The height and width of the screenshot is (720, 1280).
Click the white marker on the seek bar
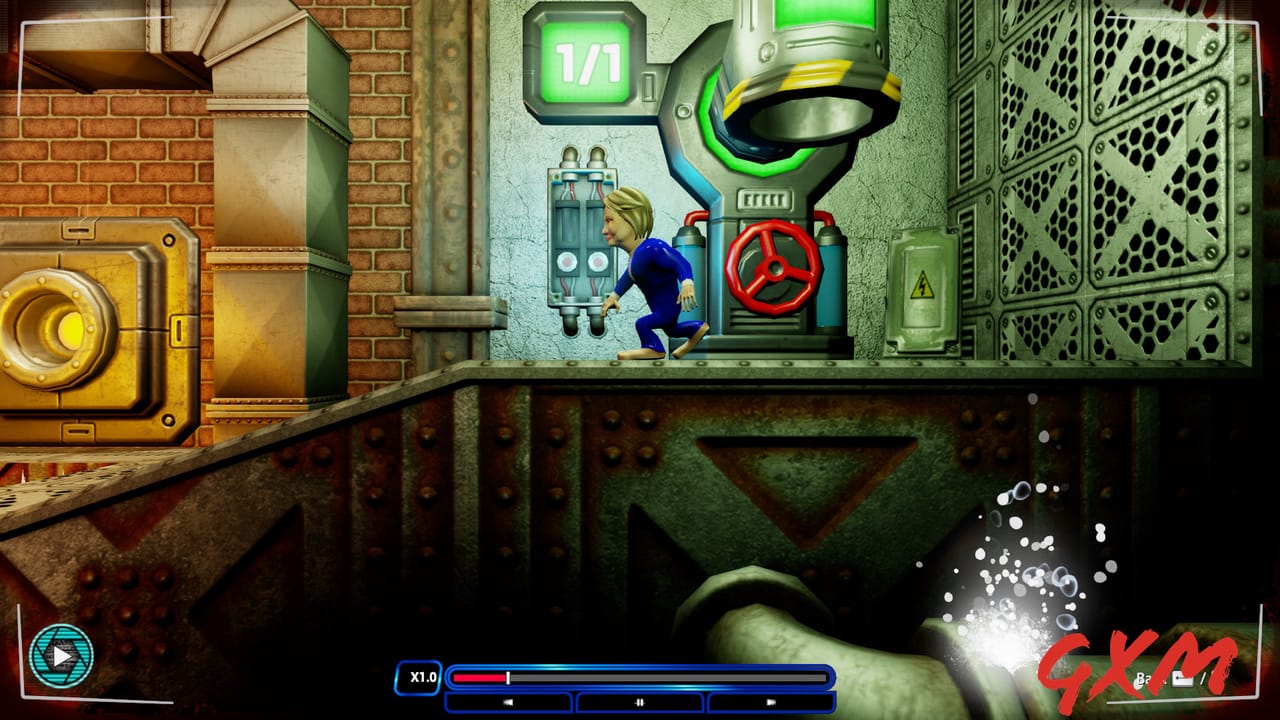pos(508,677)
